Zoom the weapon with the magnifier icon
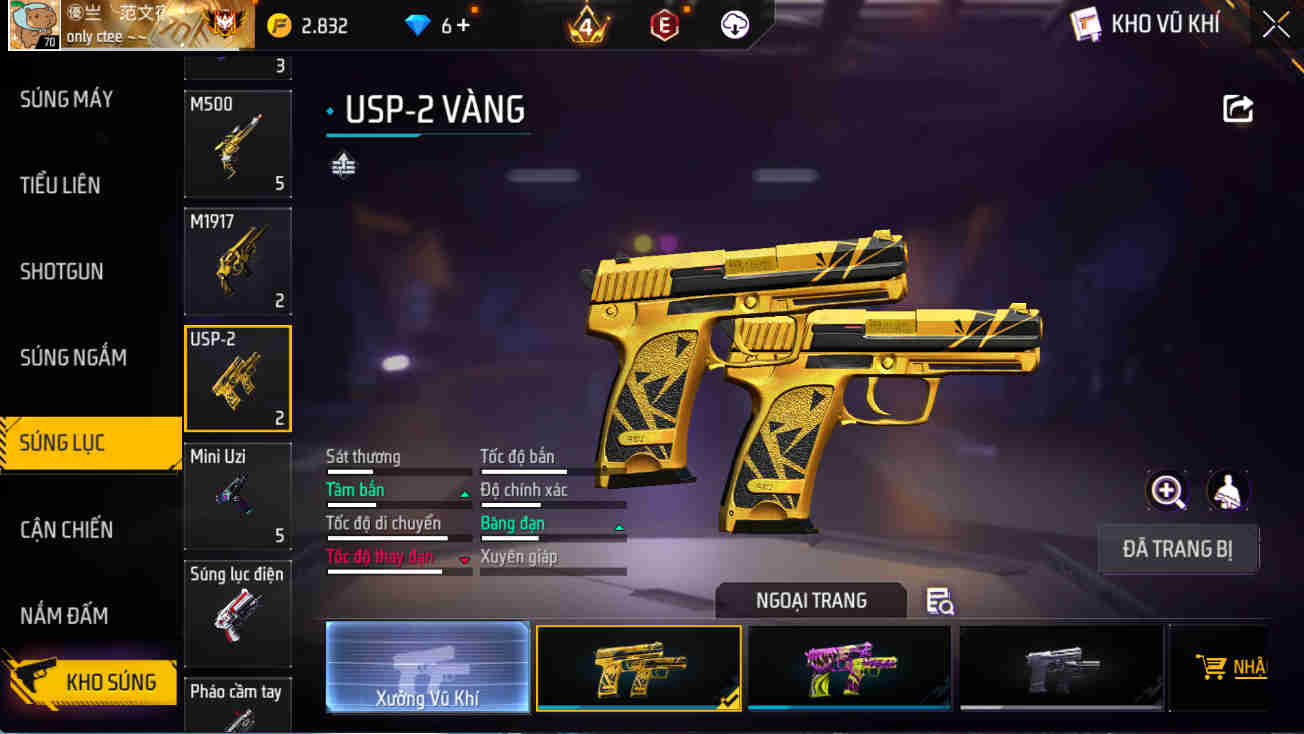The width and height of the screenshot is (1304, 734). [x=1168, y=491]
